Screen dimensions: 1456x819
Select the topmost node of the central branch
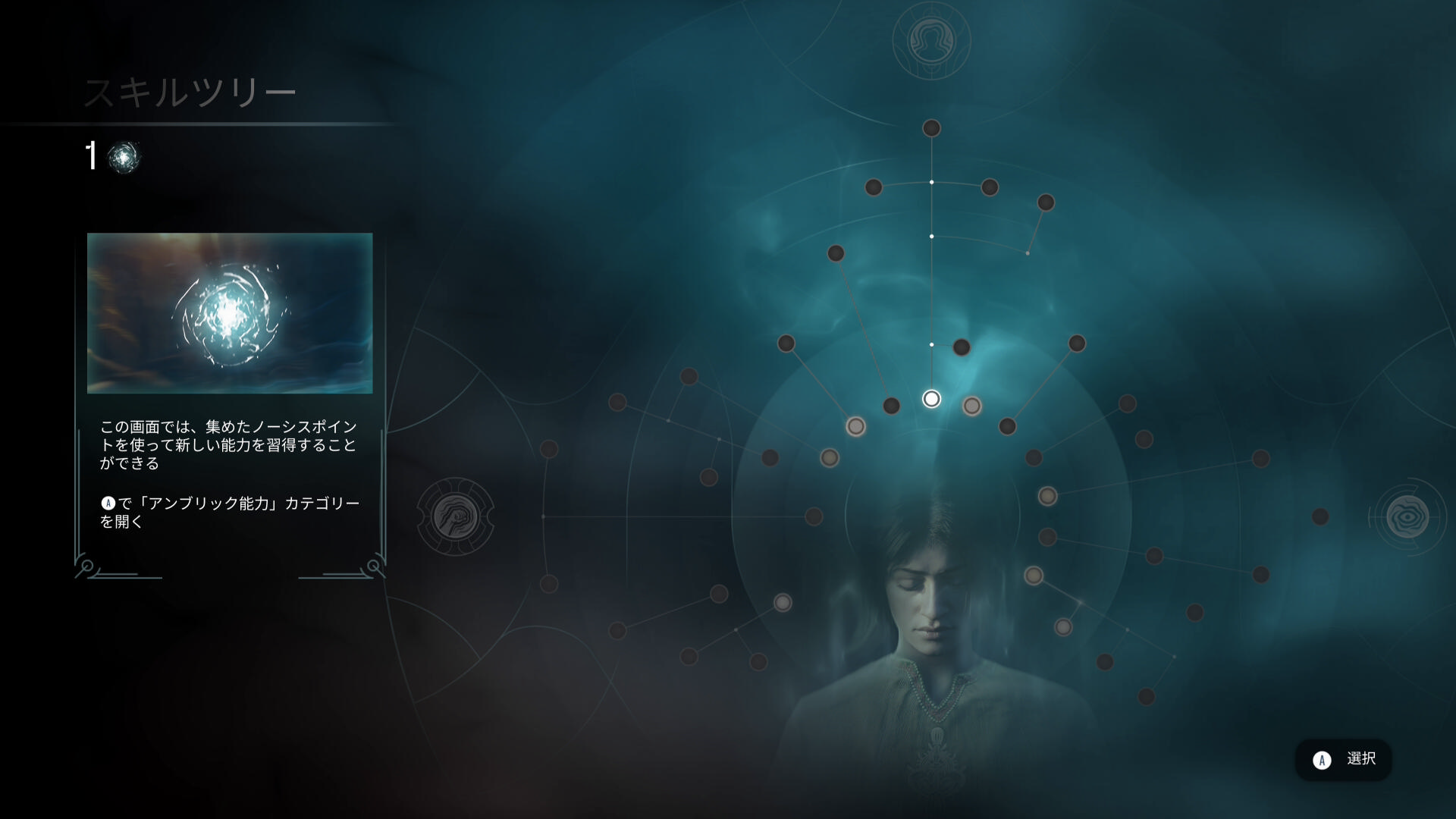click(931, 128)
